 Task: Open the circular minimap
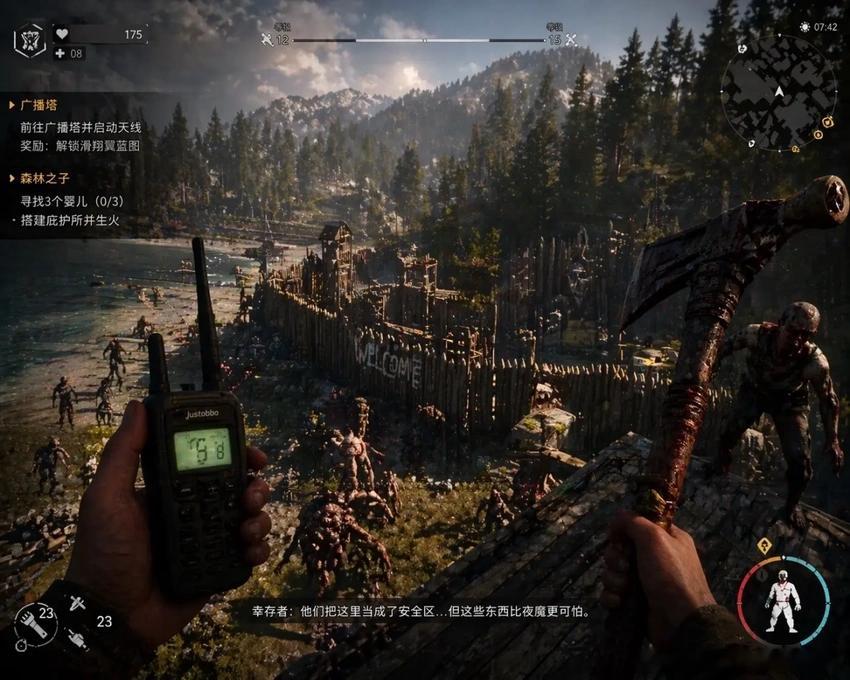point(778,92)
